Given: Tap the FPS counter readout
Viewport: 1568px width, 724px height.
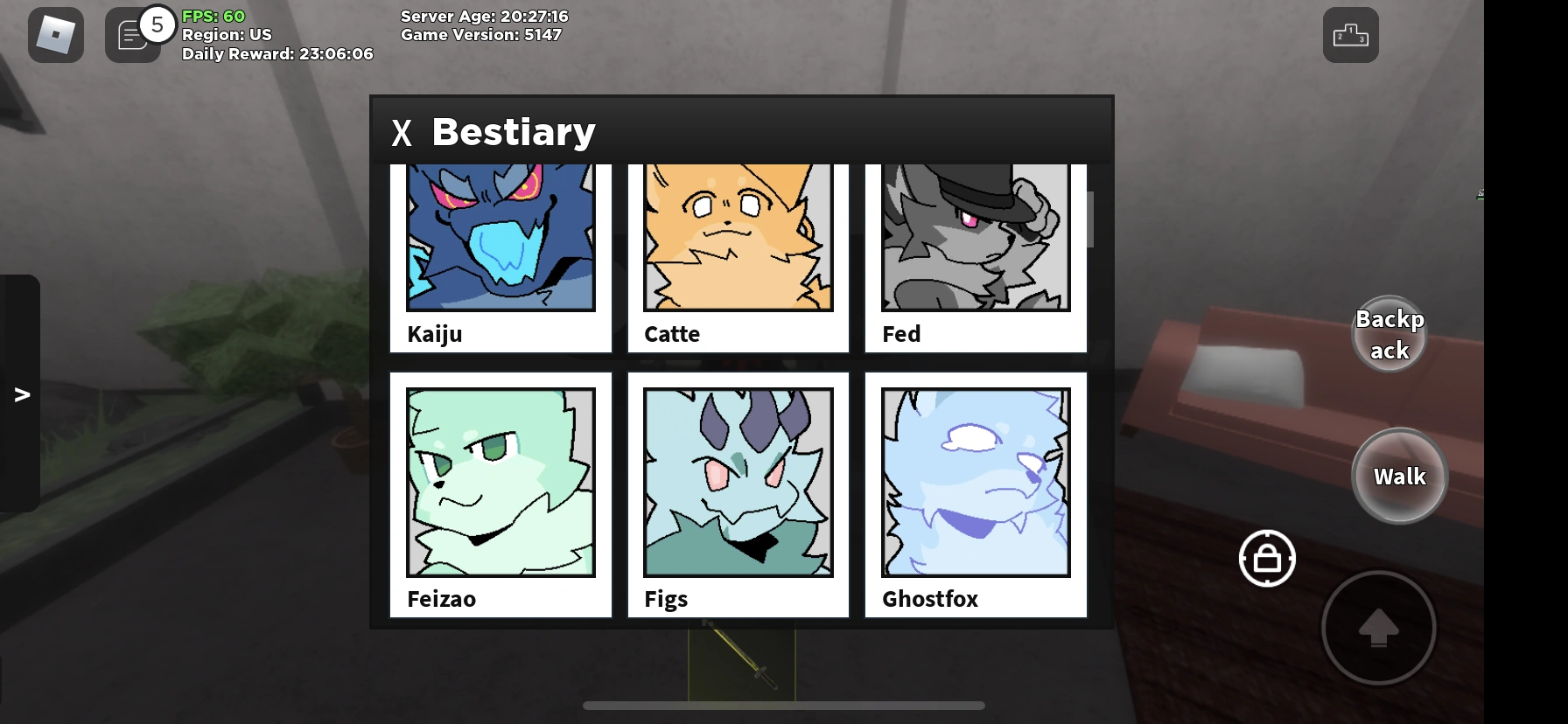Looking at the screenshot, I should (x=213, y=16).
